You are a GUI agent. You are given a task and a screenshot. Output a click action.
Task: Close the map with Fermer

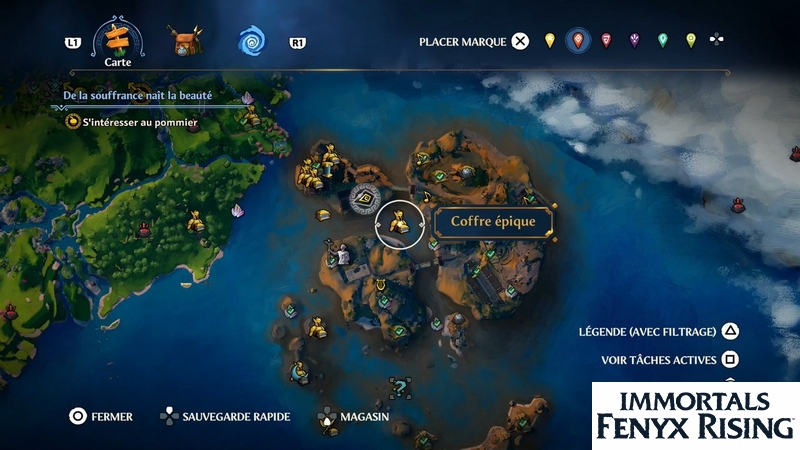pyautogui.click(x=100, y=416)
